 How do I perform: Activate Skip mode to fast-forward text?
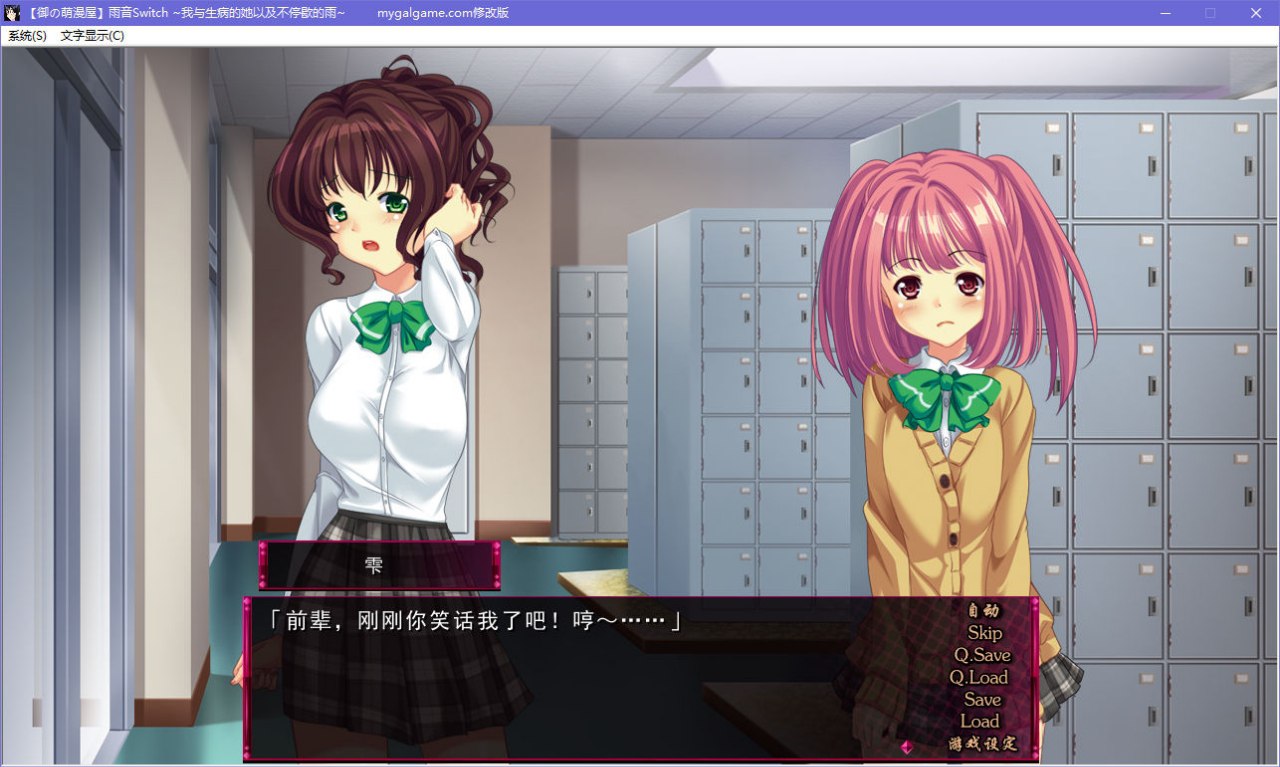(985, 633)
